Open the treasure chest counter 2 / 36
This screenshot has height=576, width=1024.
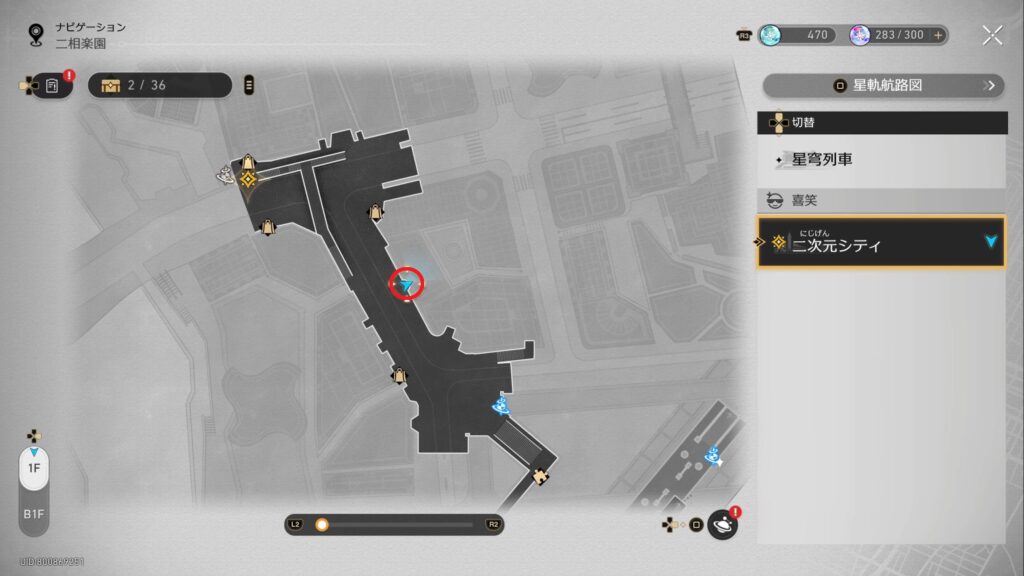160,85
